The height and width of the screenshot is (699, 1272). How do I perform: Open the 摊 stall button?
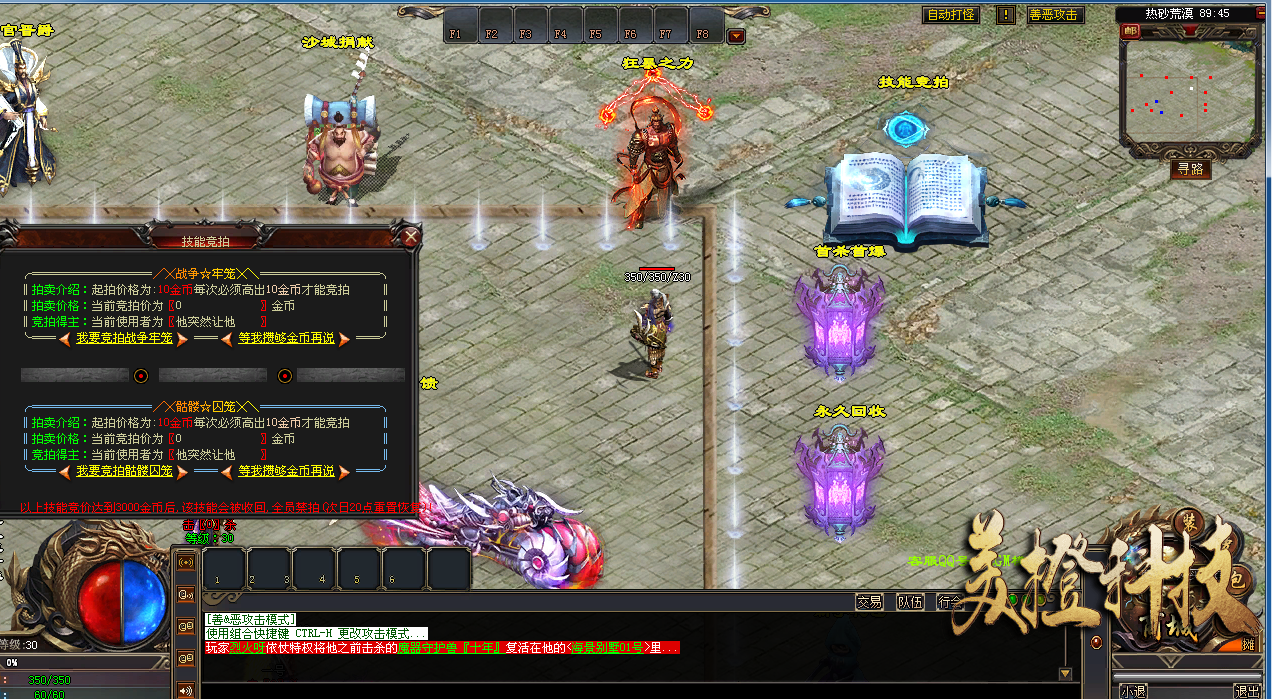[x=1248, y=645]
